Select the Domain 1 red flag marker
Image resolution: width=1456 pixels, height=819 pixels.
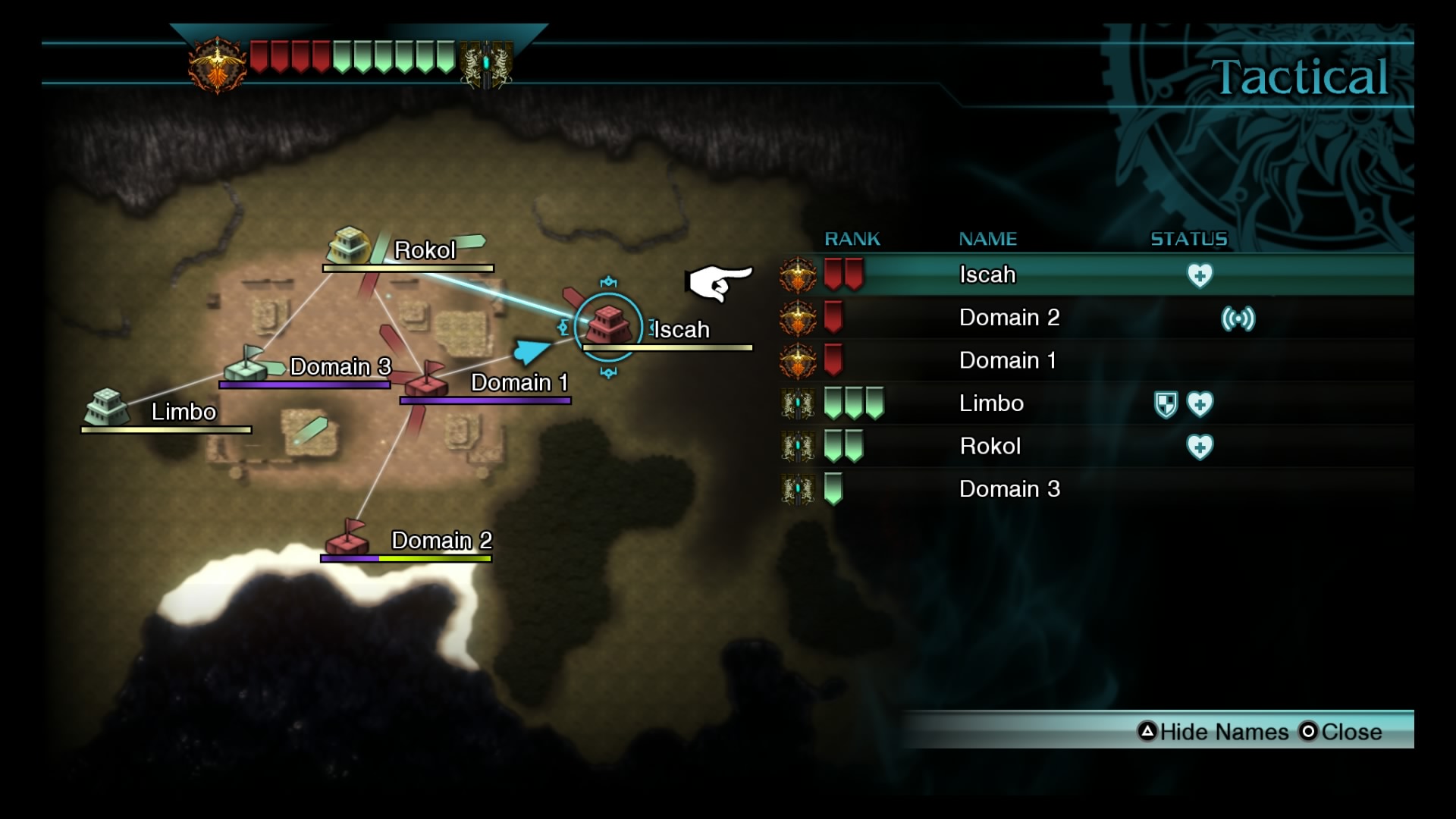(x=426, y=379)
